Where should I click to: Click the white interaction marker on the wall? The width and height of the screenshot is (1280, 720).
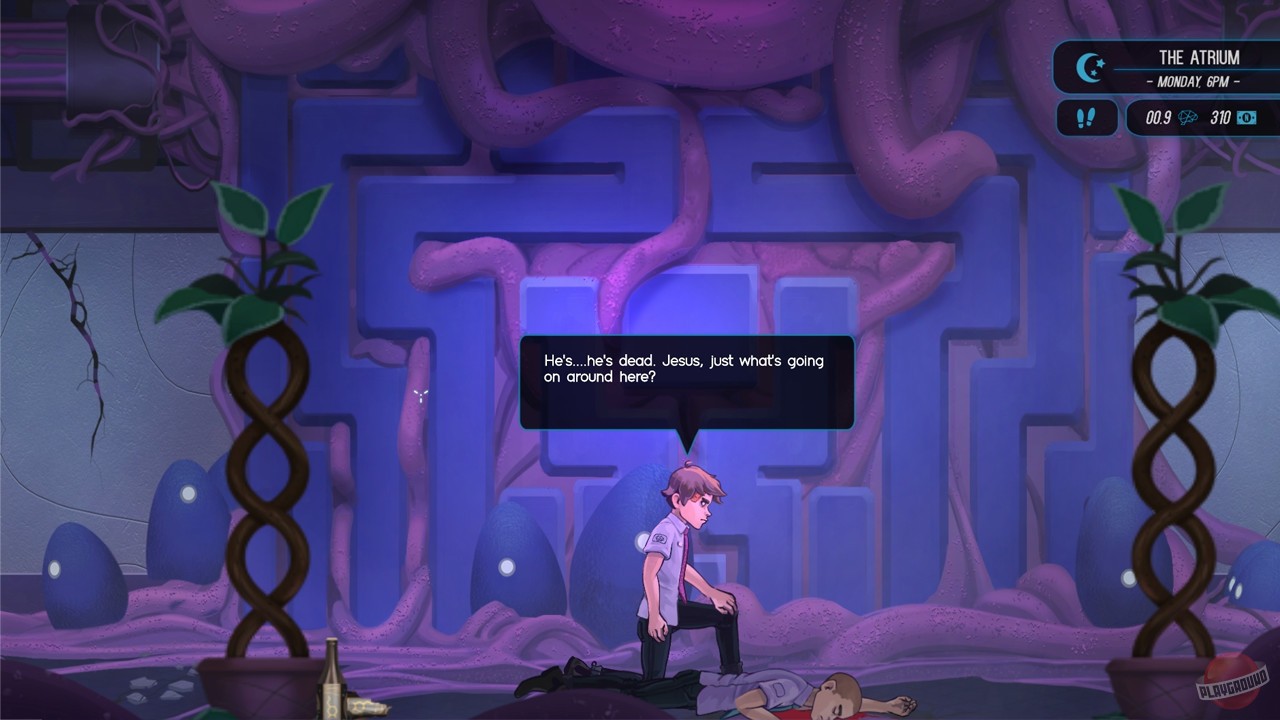coord(421,394)
